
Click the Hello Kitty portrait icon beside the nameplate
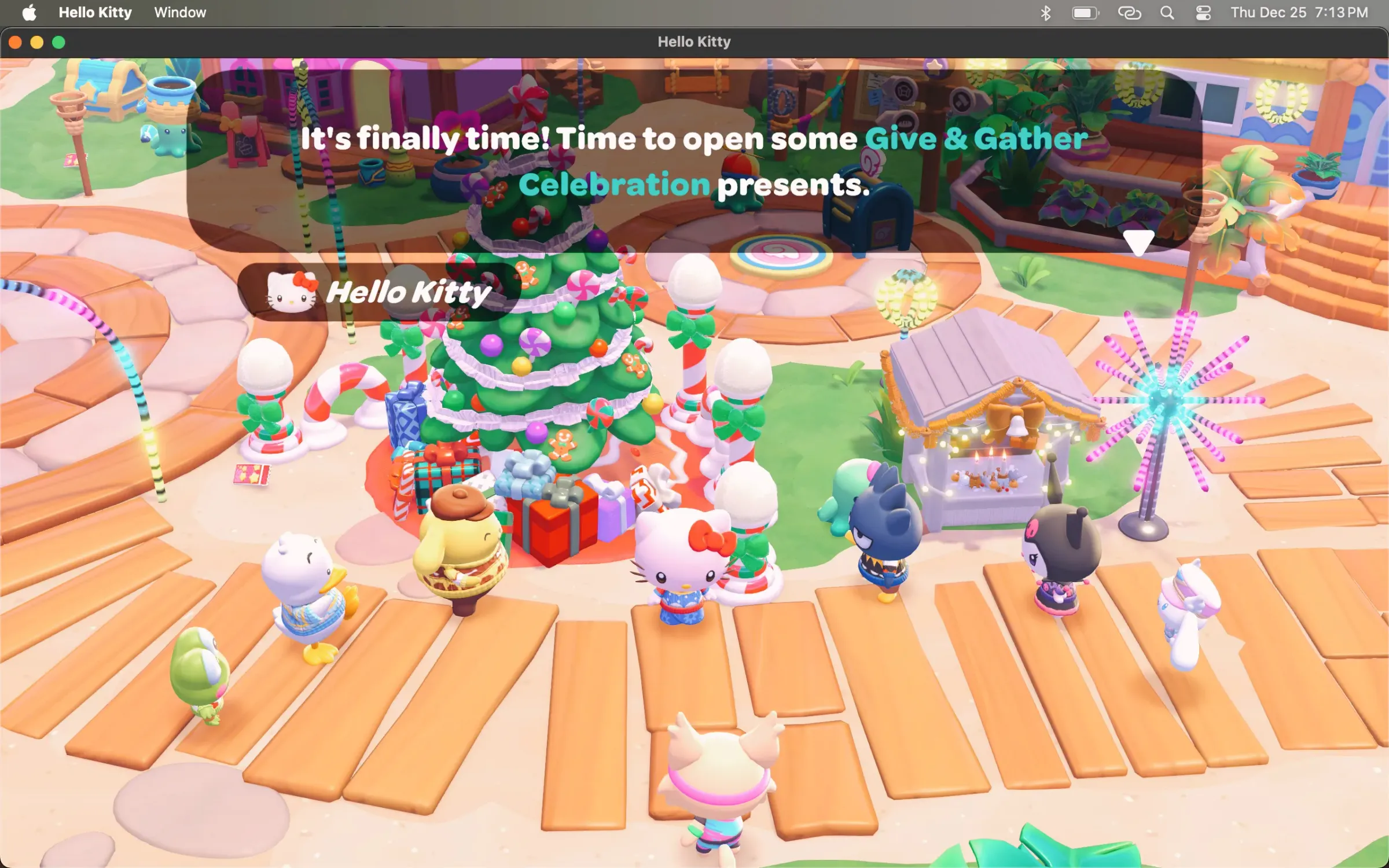pyautogui.click(x=291, y=292)
